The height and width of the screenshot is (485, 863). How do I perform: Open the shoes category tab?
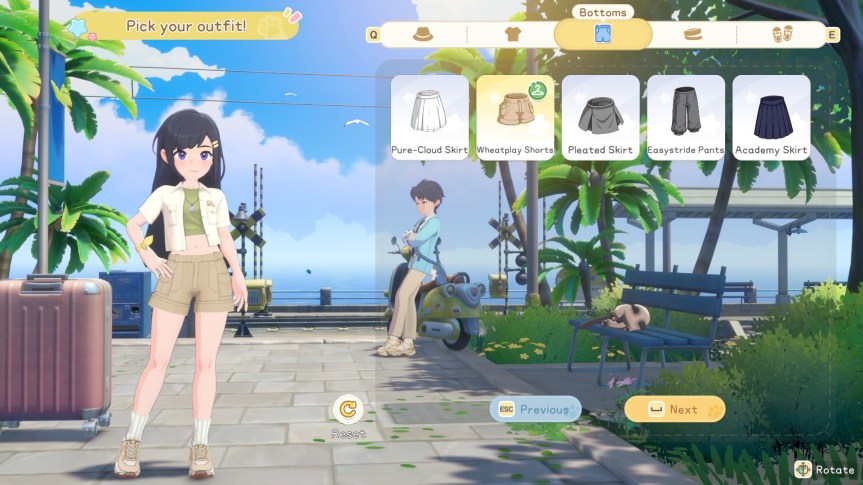(782, 34)
